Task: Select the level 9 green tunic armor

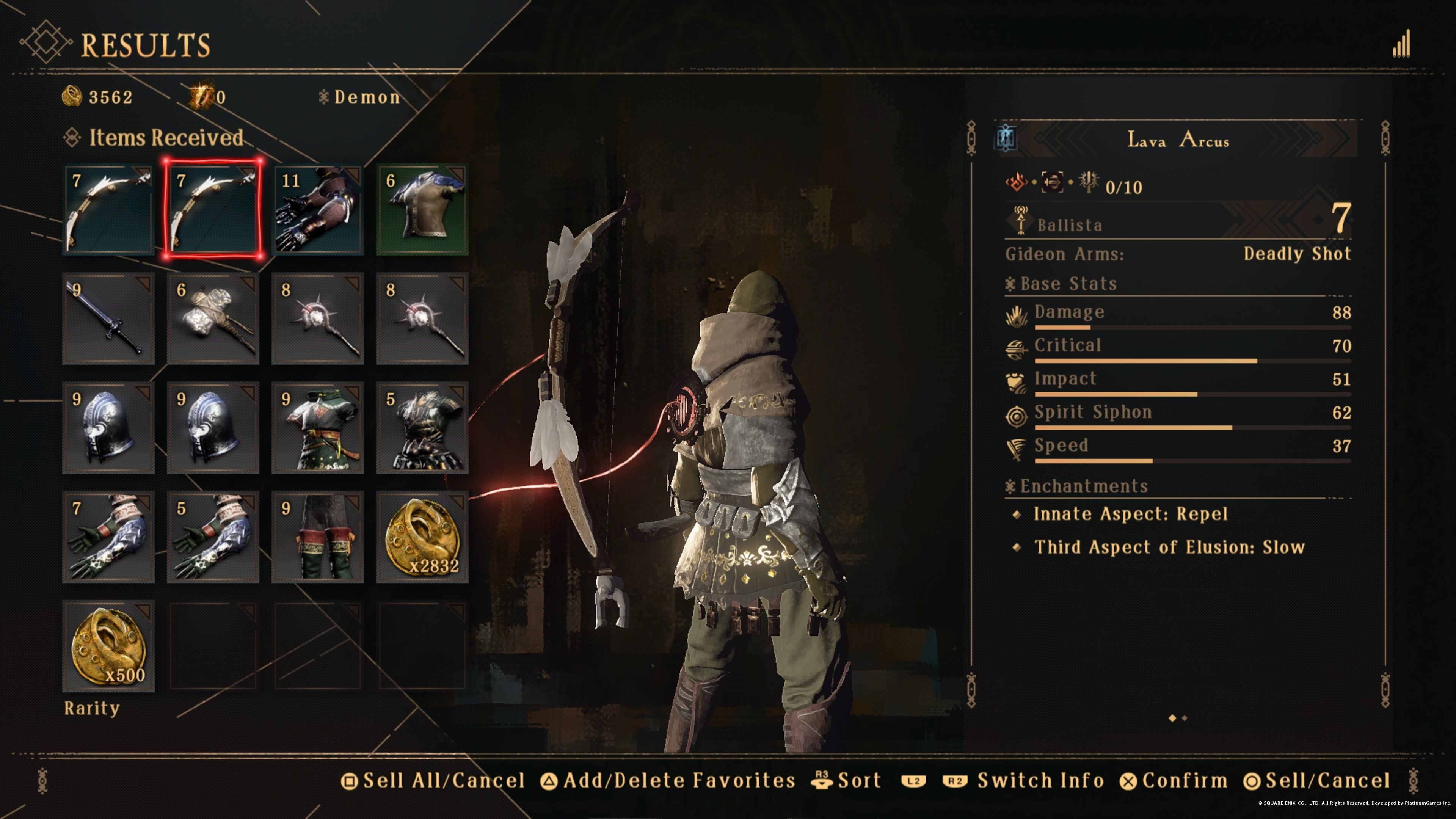Action: click(318, 428)
